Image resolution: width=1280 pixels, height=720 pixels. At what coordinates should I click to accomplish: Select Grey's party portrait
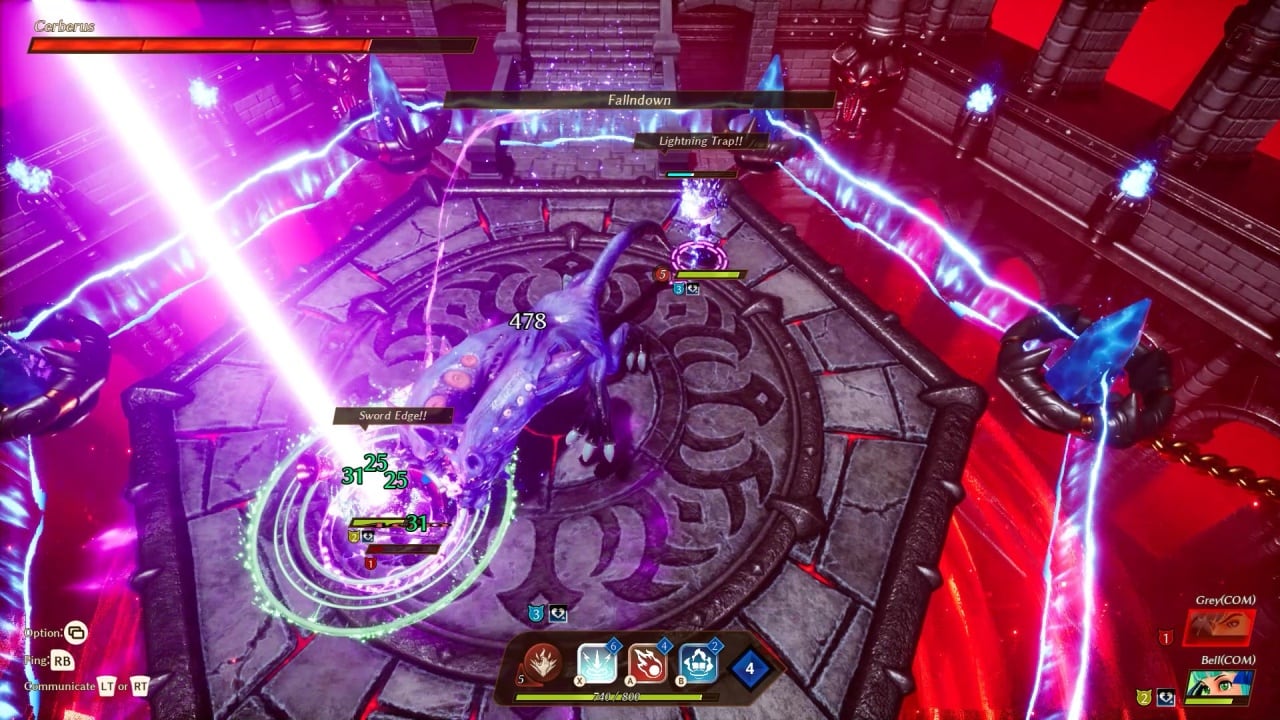click(1219, 628)
